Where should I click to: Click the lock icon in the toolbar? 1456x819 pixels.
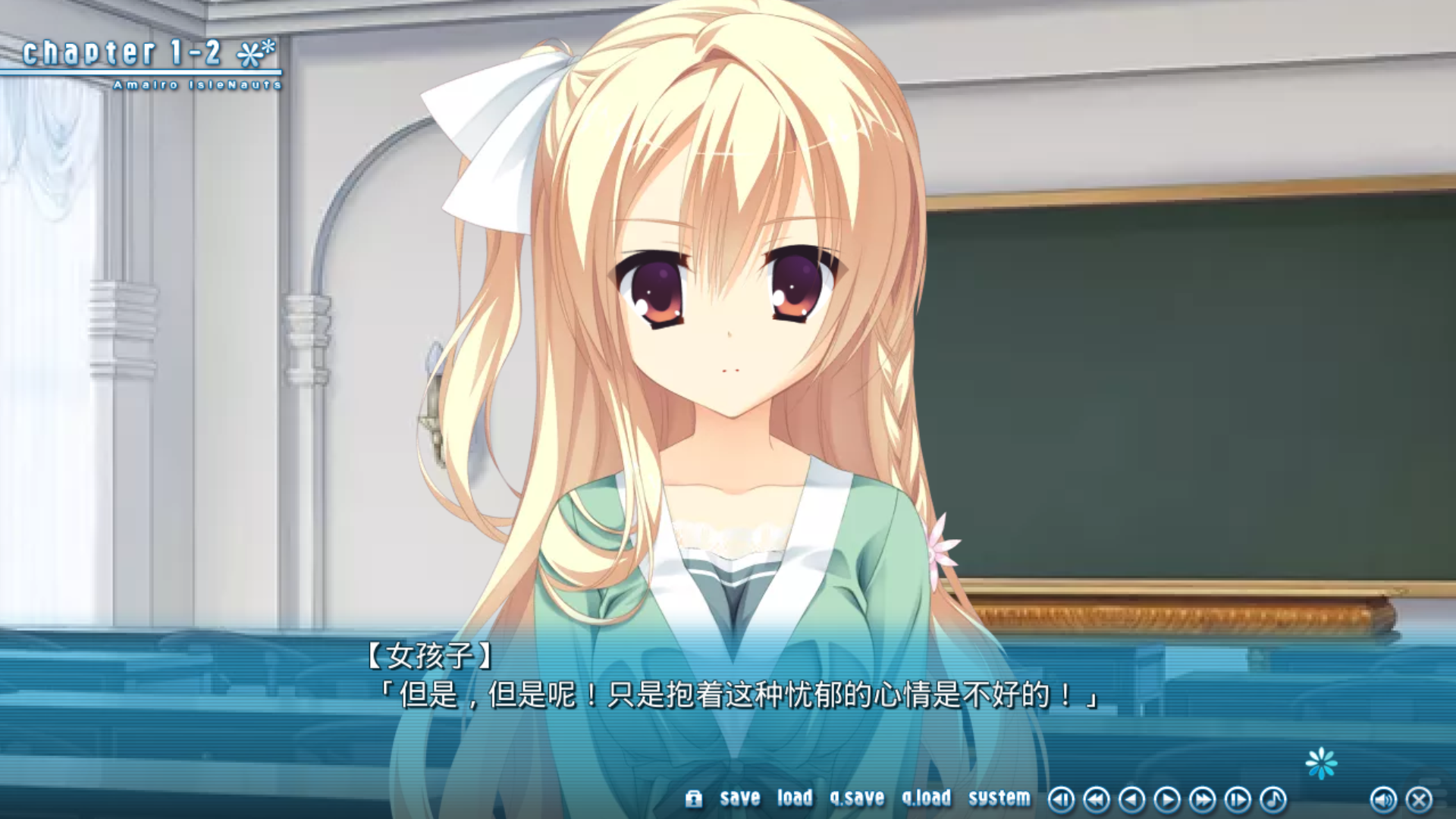pyautogui.click(x=694, y=799)
